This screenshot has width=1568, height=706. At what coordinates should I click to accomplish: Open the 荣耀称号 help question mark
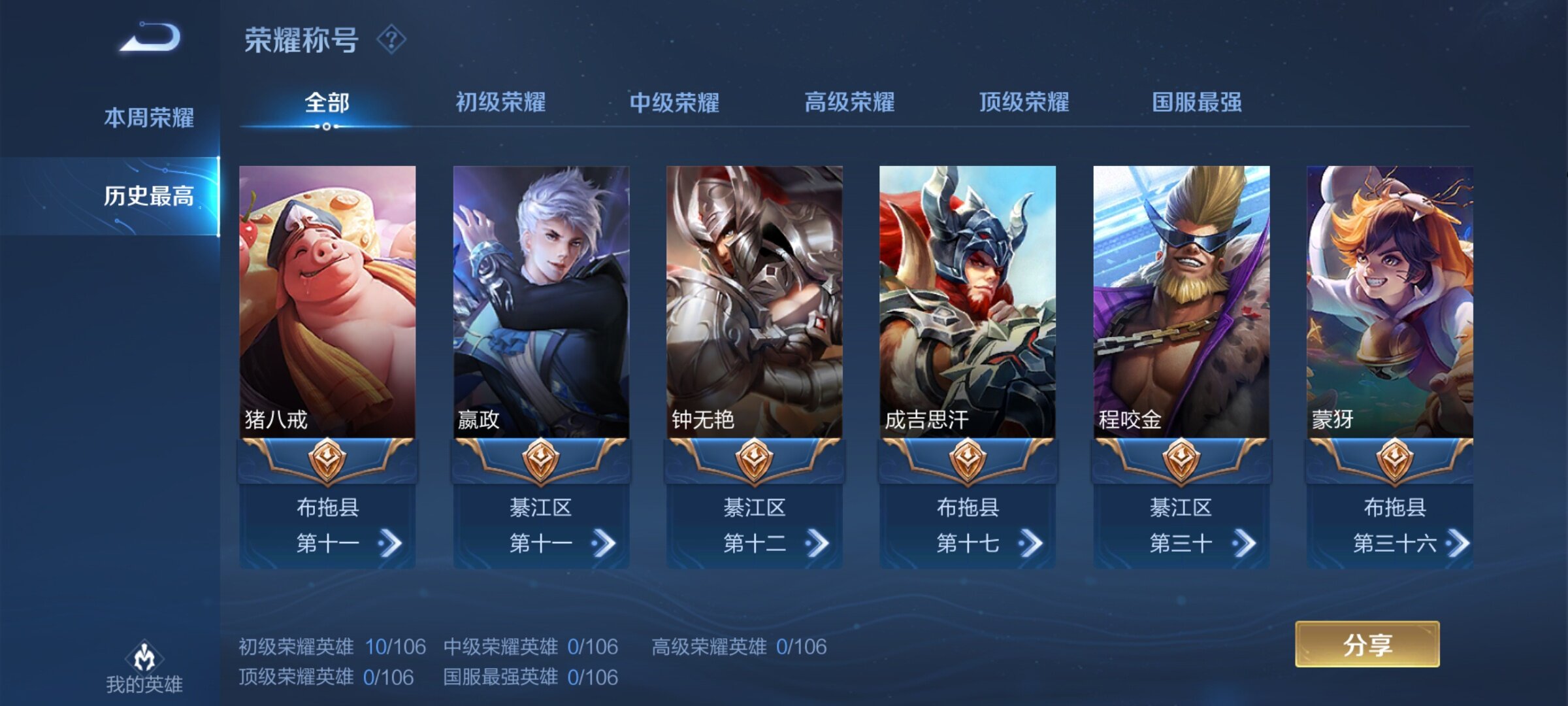[x=391, y=40]
